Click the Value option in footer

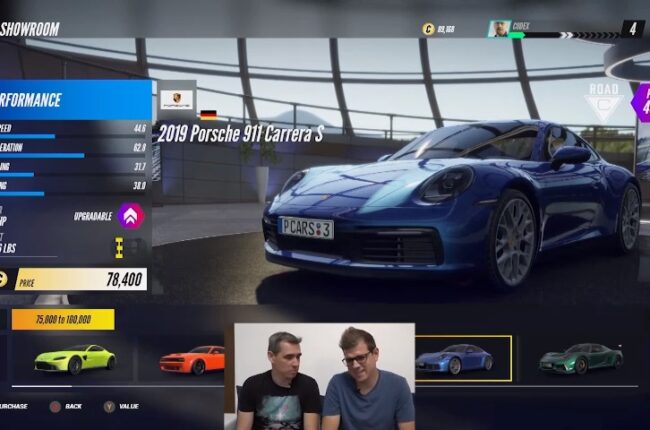(120, 407)
